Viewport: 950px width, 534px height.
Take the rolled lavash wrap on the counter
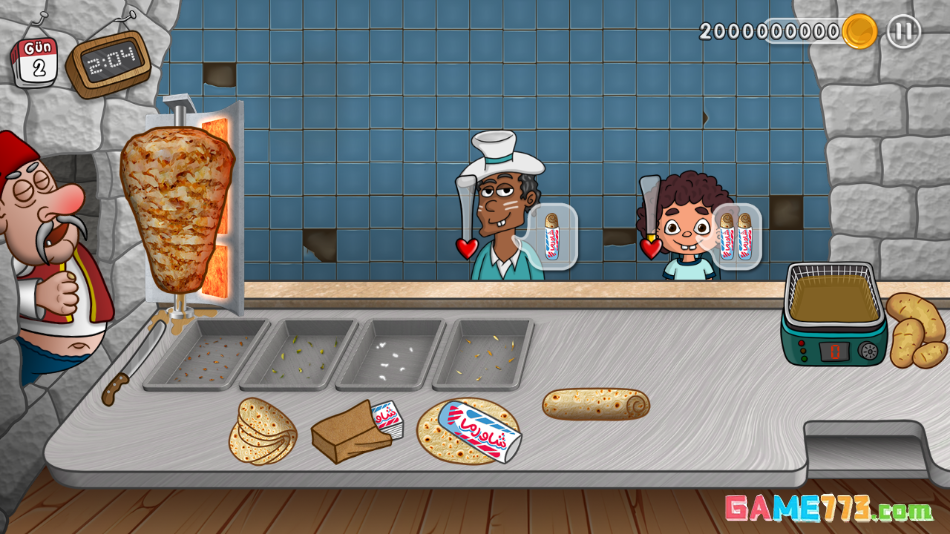(x=596, y=403)
